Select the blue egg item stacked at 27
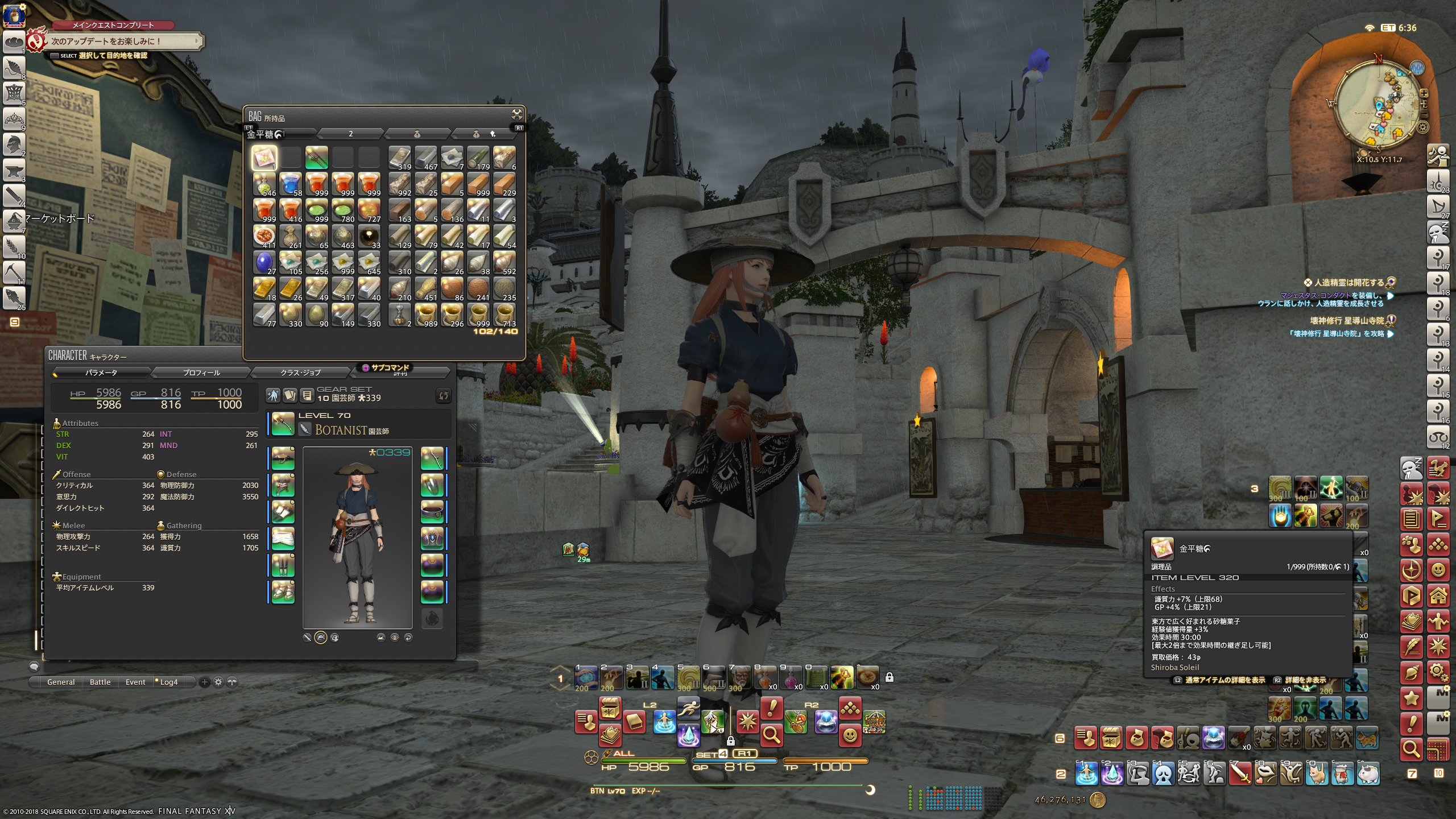Screen dimensions: 1456x819 (x=264, y=263)
